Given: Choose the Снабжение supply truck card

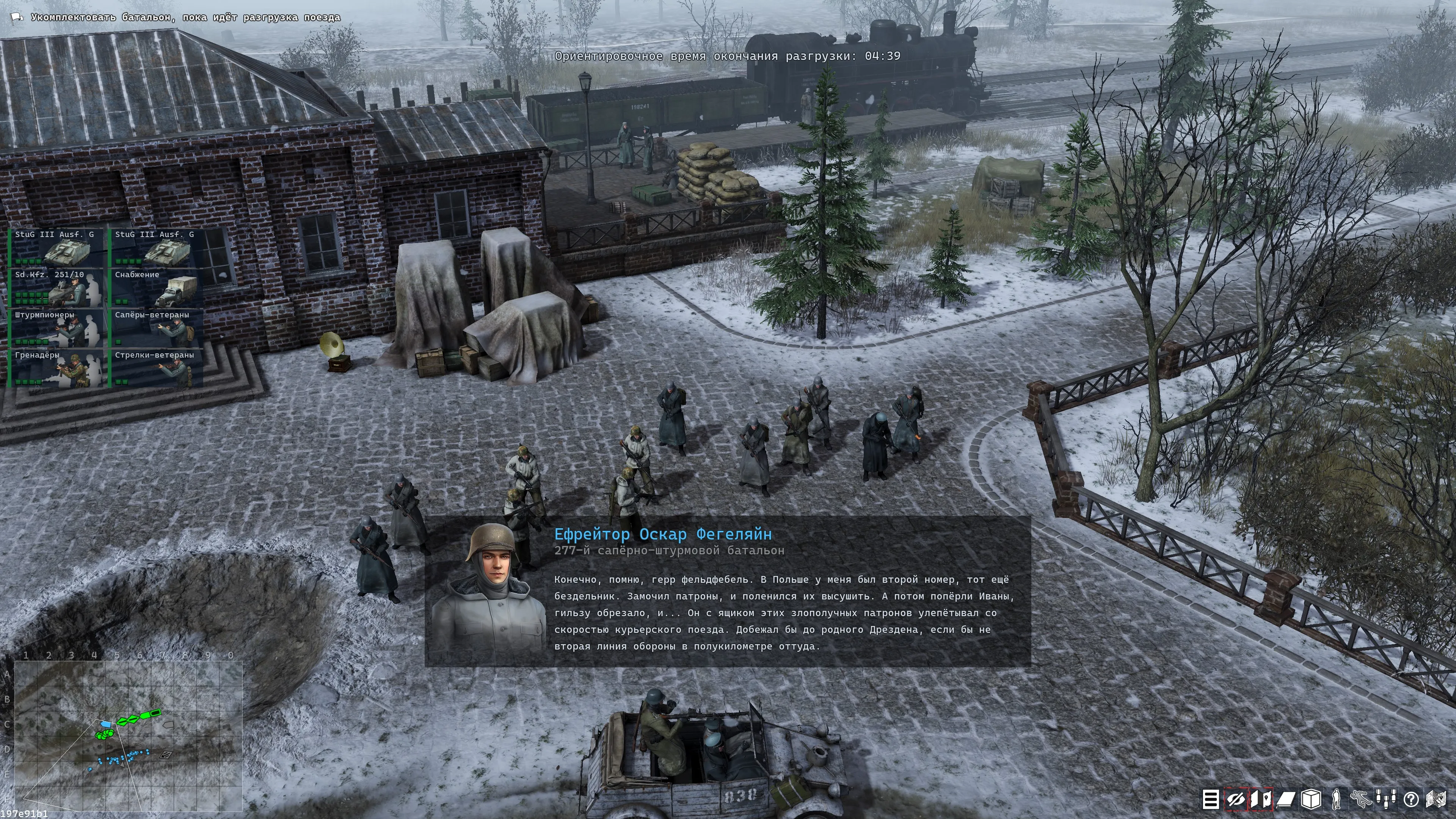Looking at the screenshot, I should [157, 288].
